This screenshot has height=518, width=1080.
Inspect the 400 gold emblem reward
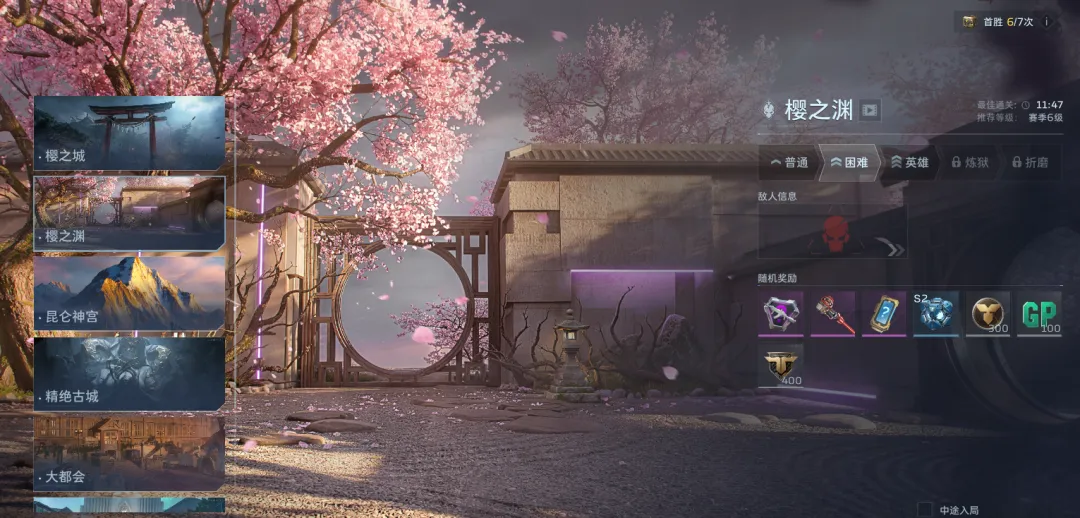pyautogui.click(x=780, y=366)
